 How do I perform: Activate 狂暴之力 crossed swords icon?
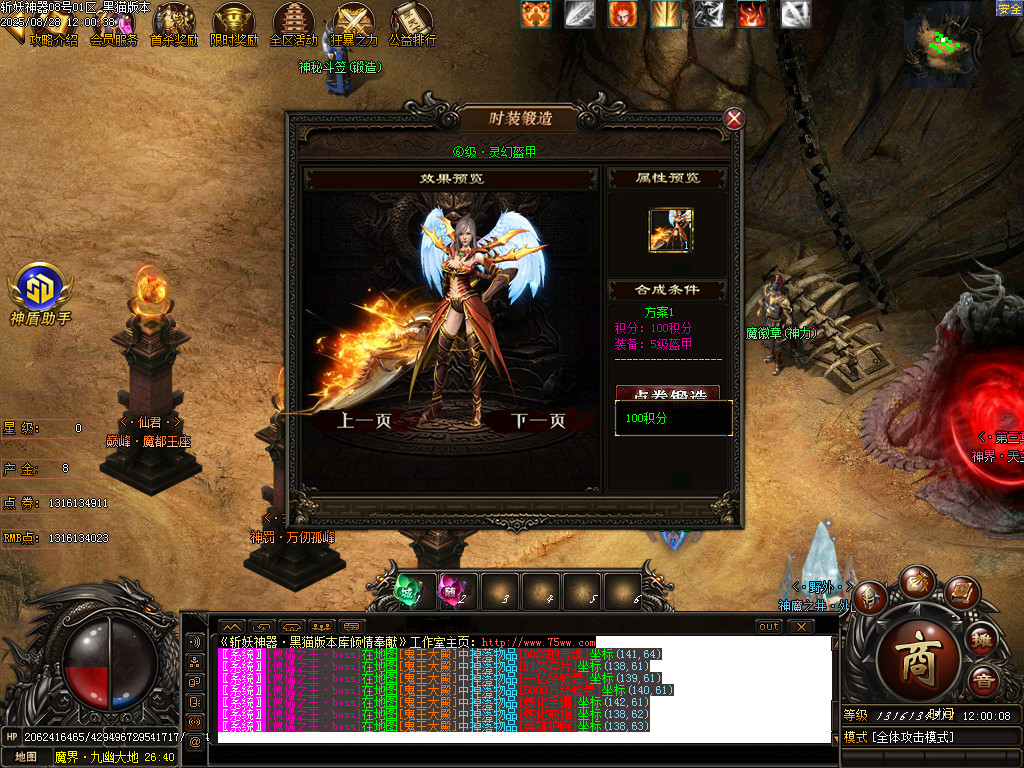click(x=354, y=24)
